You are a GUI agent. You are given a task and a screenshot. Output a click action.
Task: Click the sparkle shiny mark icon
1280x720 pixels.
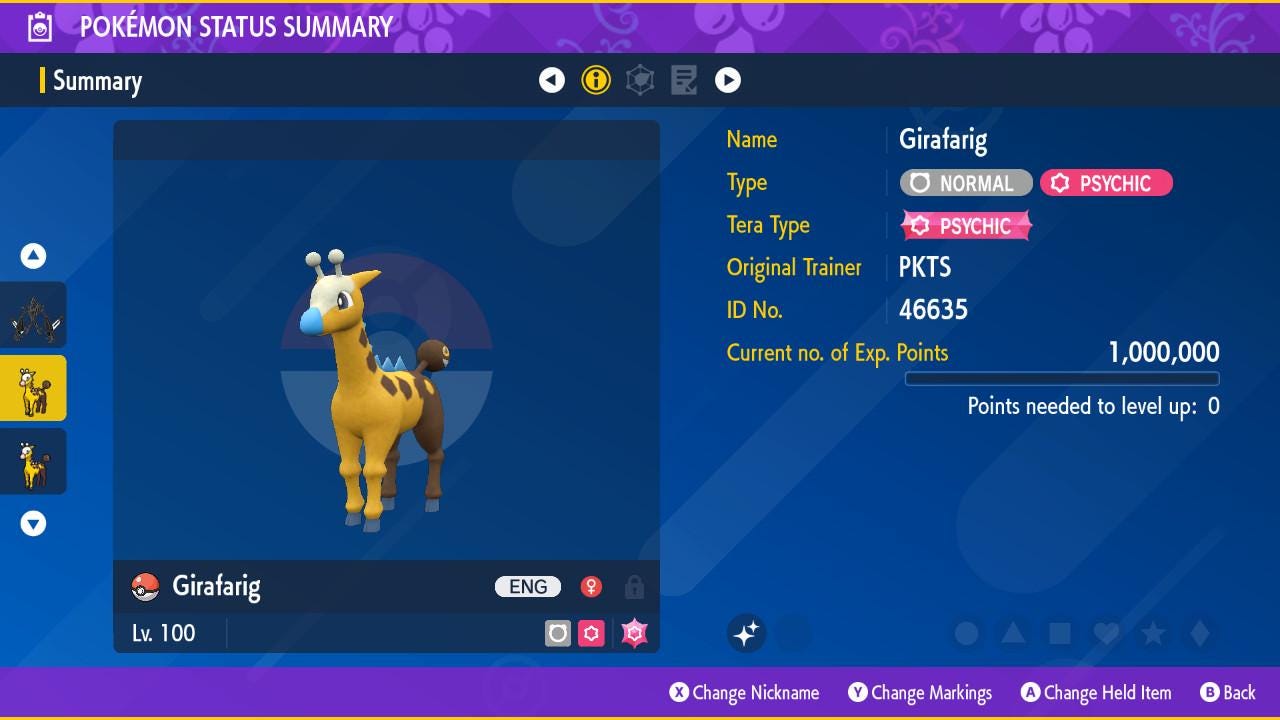tap(746, 633)
